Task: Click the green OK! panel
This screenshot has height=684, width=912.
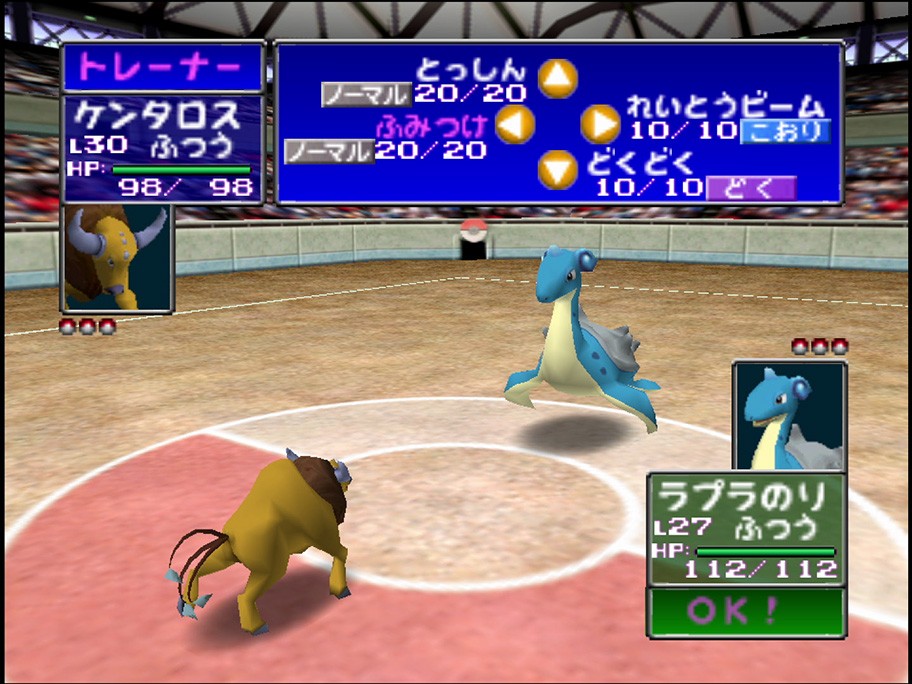Action: pyautogui.click(x=745, y=611)
